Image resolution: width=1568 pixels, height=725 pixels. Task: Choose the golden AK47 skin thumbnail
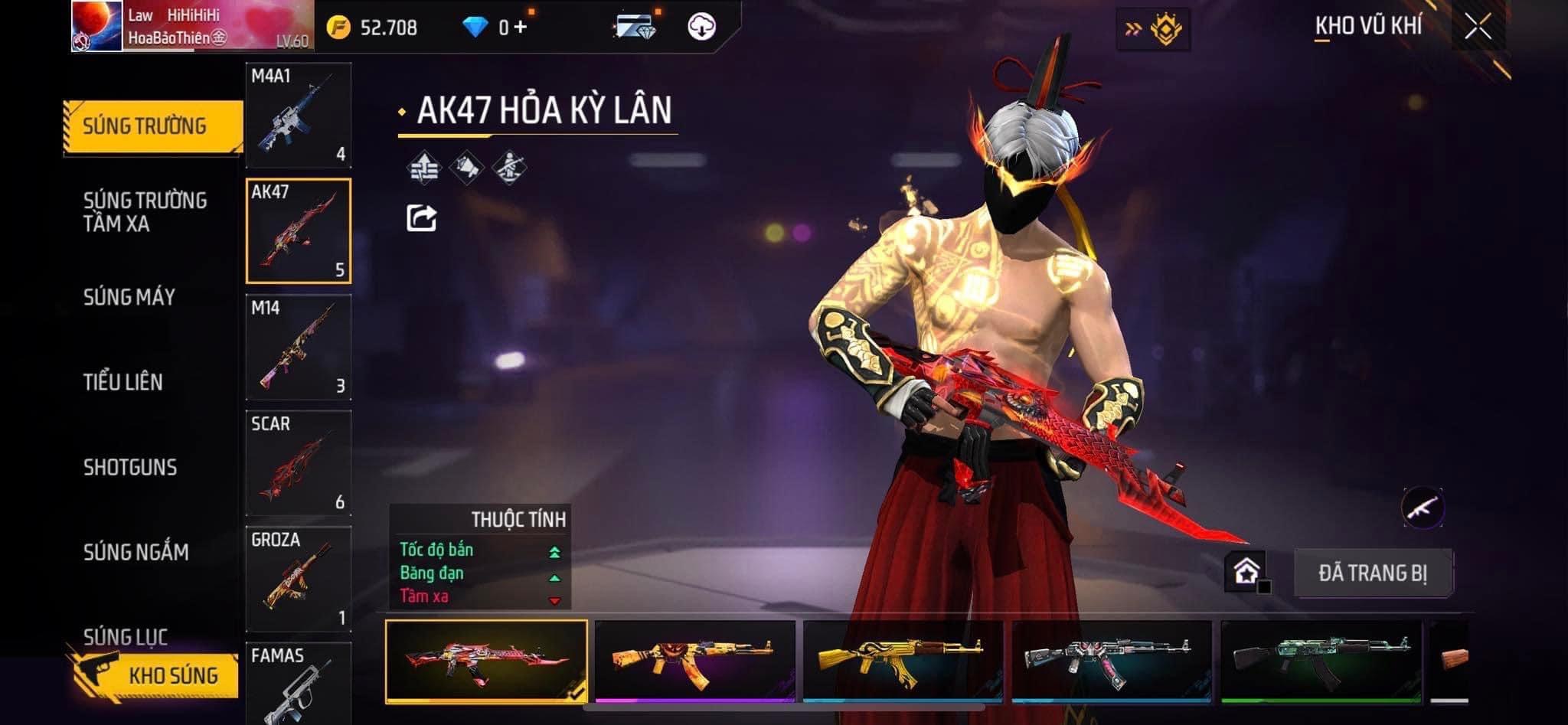[903, 661]
